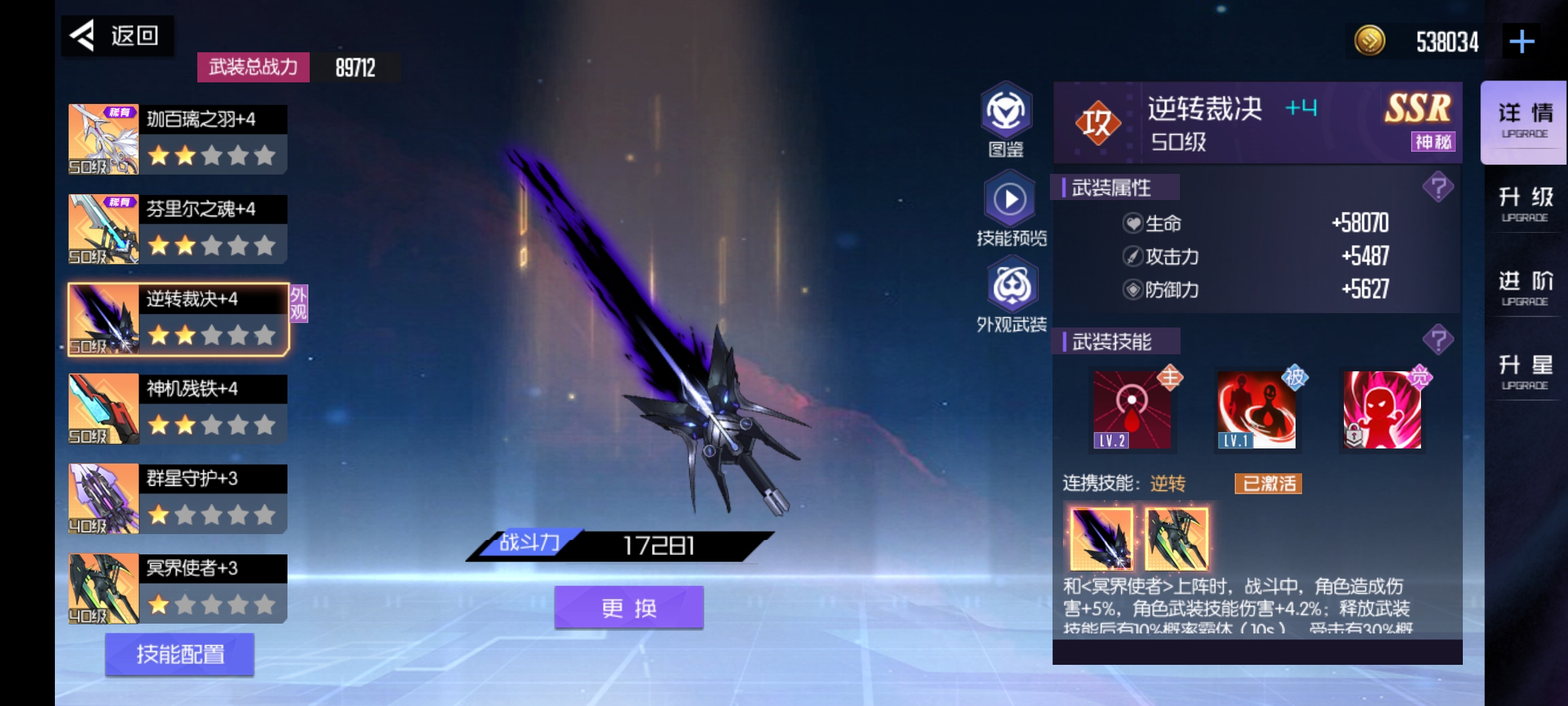Choose the 神机残铁+4 weapon slot
Viewport: 1568px width, 706px height.
[x=178, y=409]
